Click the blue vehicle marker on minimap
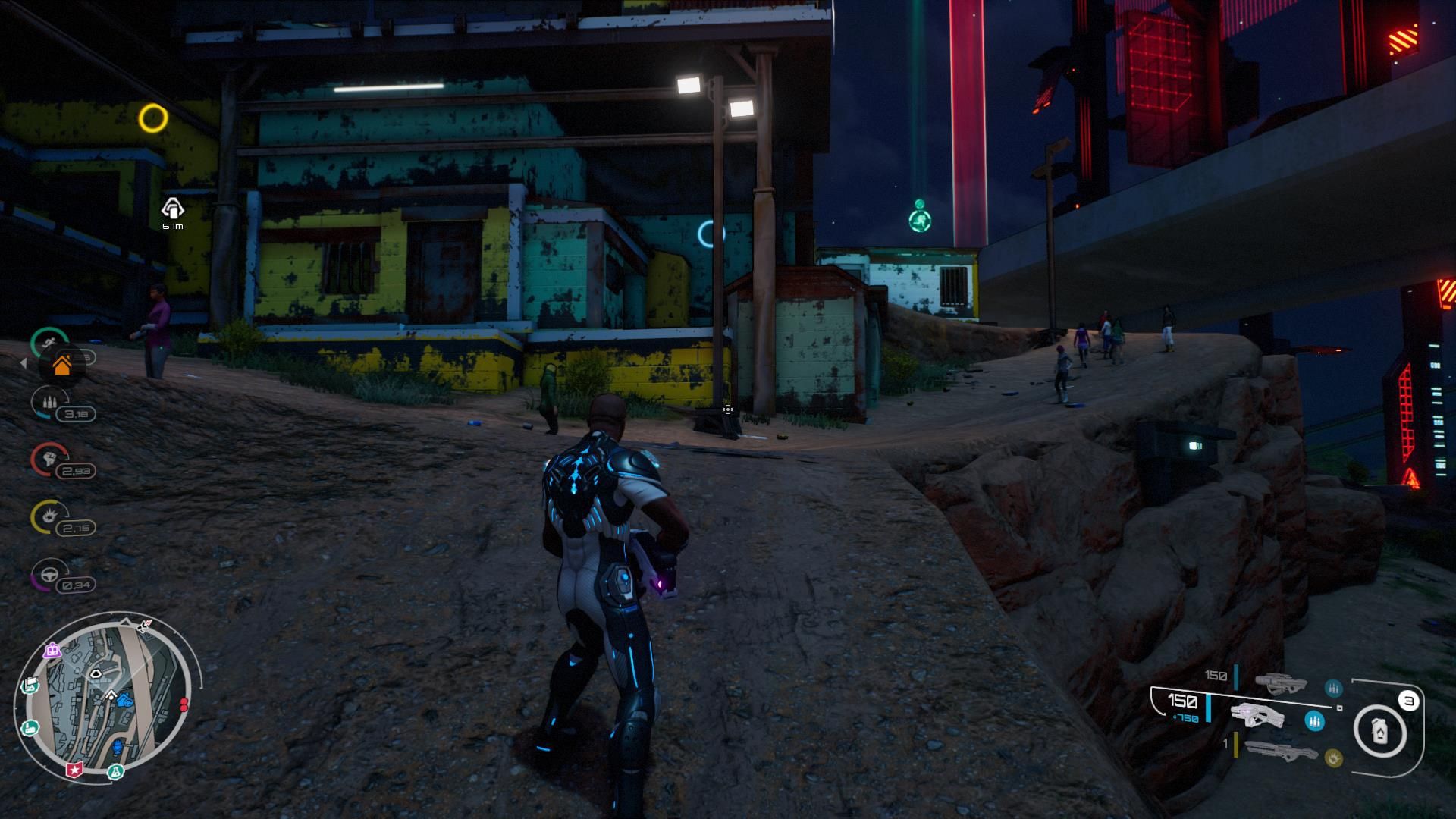Screen dimensions: 1456x819 coord(125,702)
